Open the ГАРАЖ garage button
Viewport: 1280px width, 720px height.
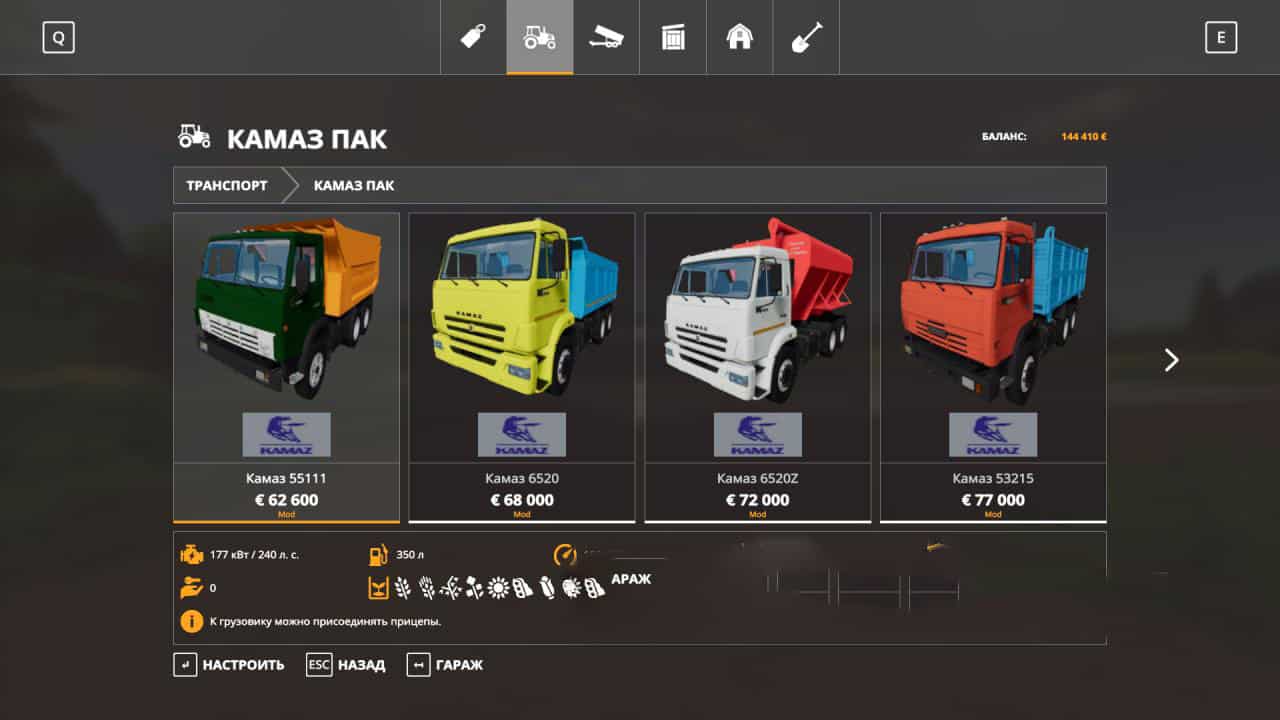pyautogui.click(x=445, y=665)
